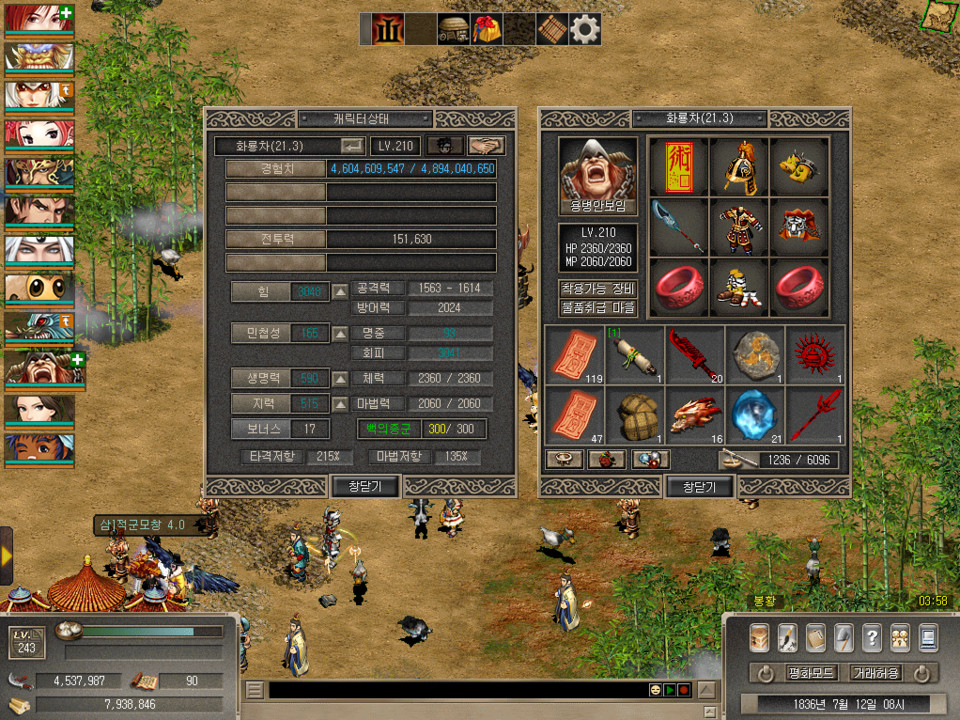Image resolution: width=960 pixels, height=720 pixels.
Task: Open the 물품취급 마을 button
Action: click(x=598, y=309)
